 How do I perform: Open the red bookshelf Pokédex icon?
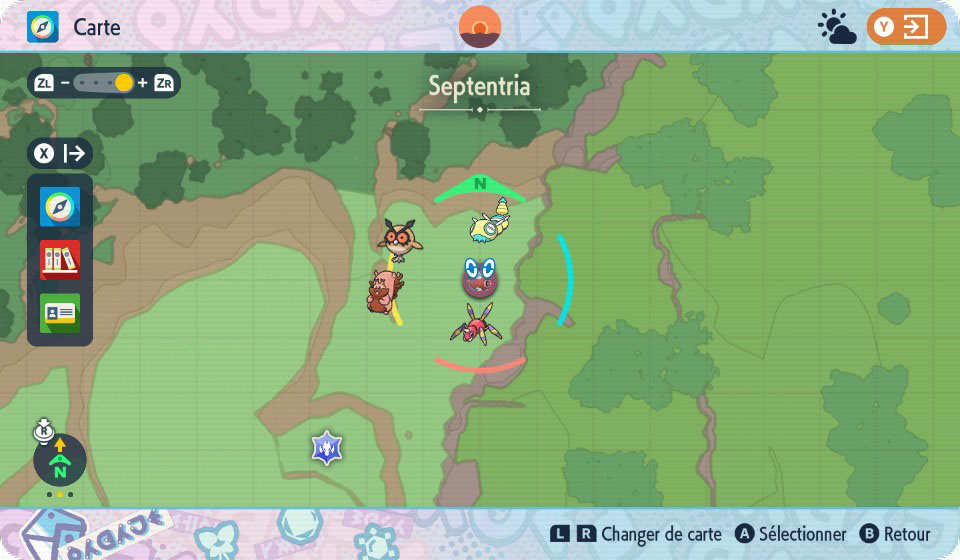[60, 260]
